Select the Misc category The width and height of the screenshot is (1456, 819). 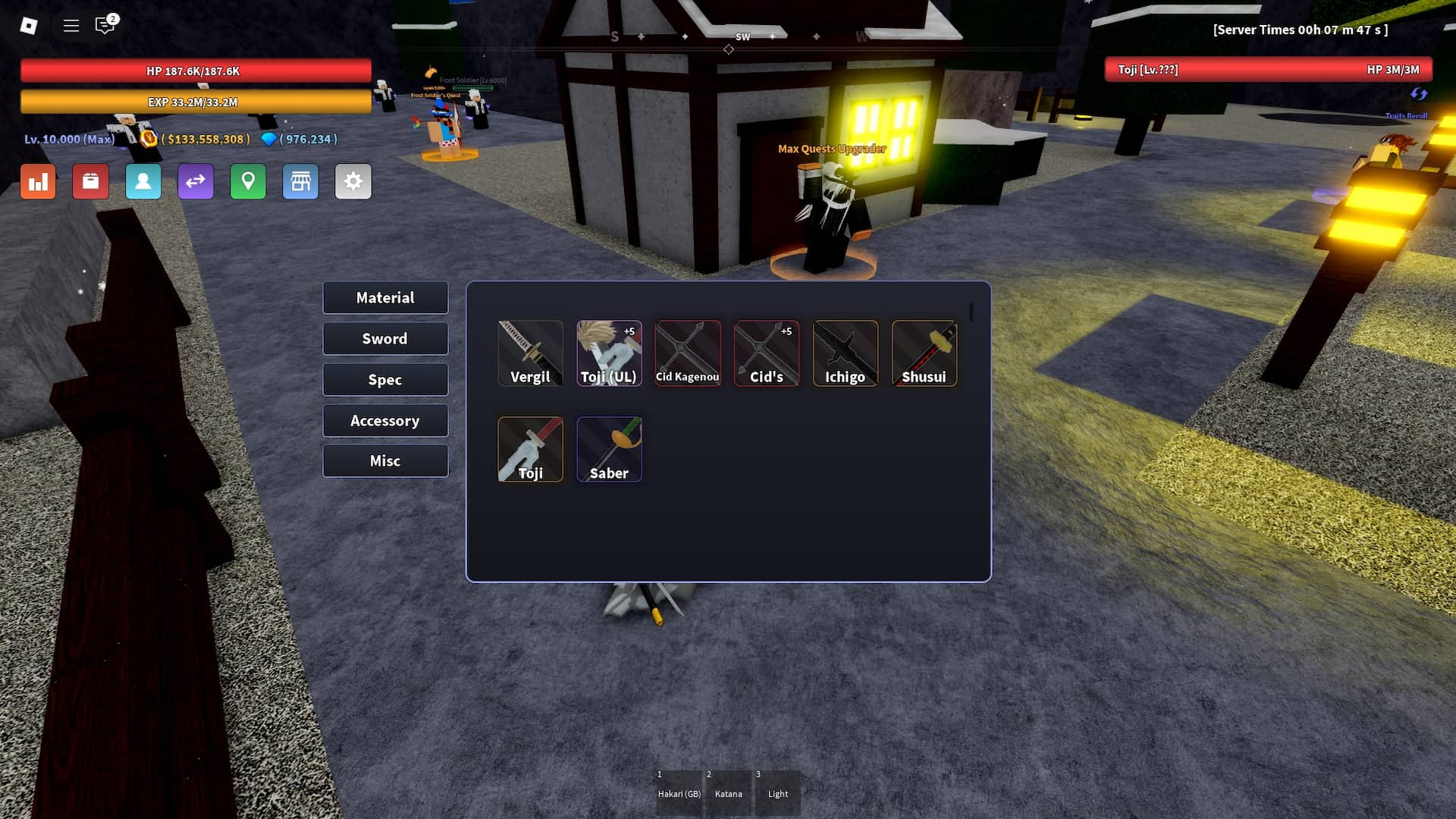pyautogui.click(x=385, y=460)
